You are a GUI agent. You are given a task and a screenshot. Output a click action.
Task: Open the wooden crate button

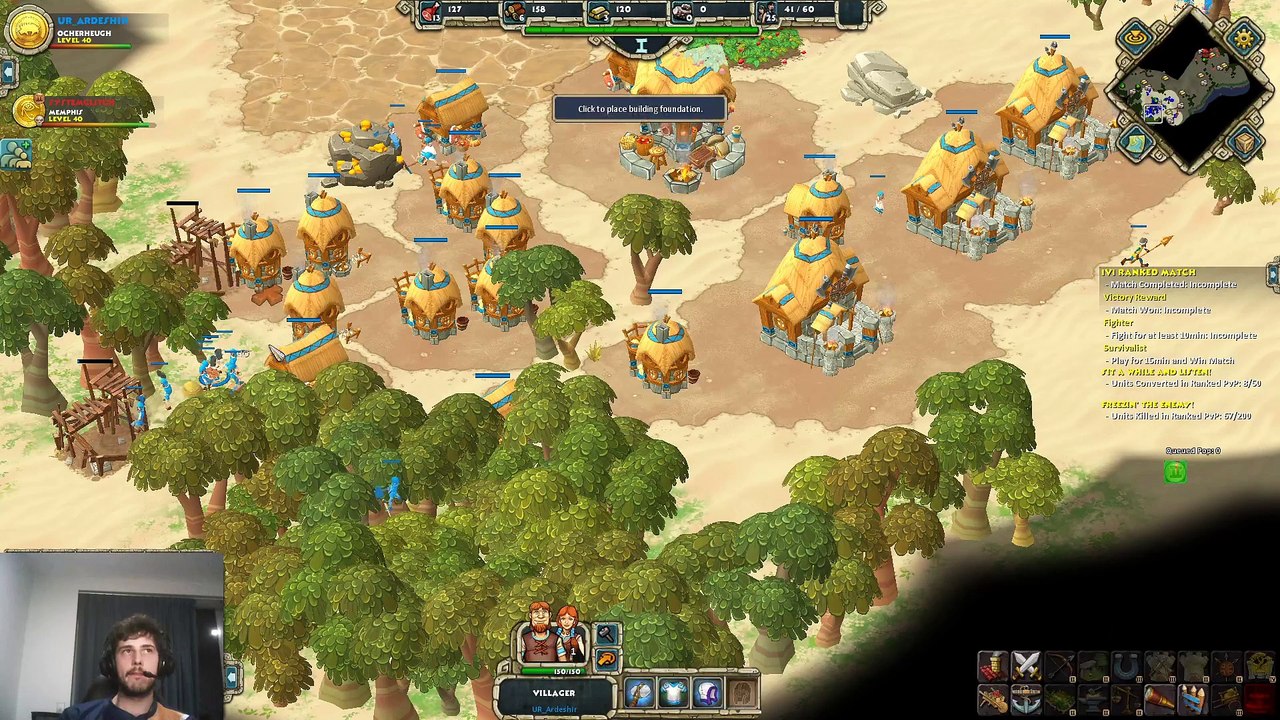(x=1244, y=144)
